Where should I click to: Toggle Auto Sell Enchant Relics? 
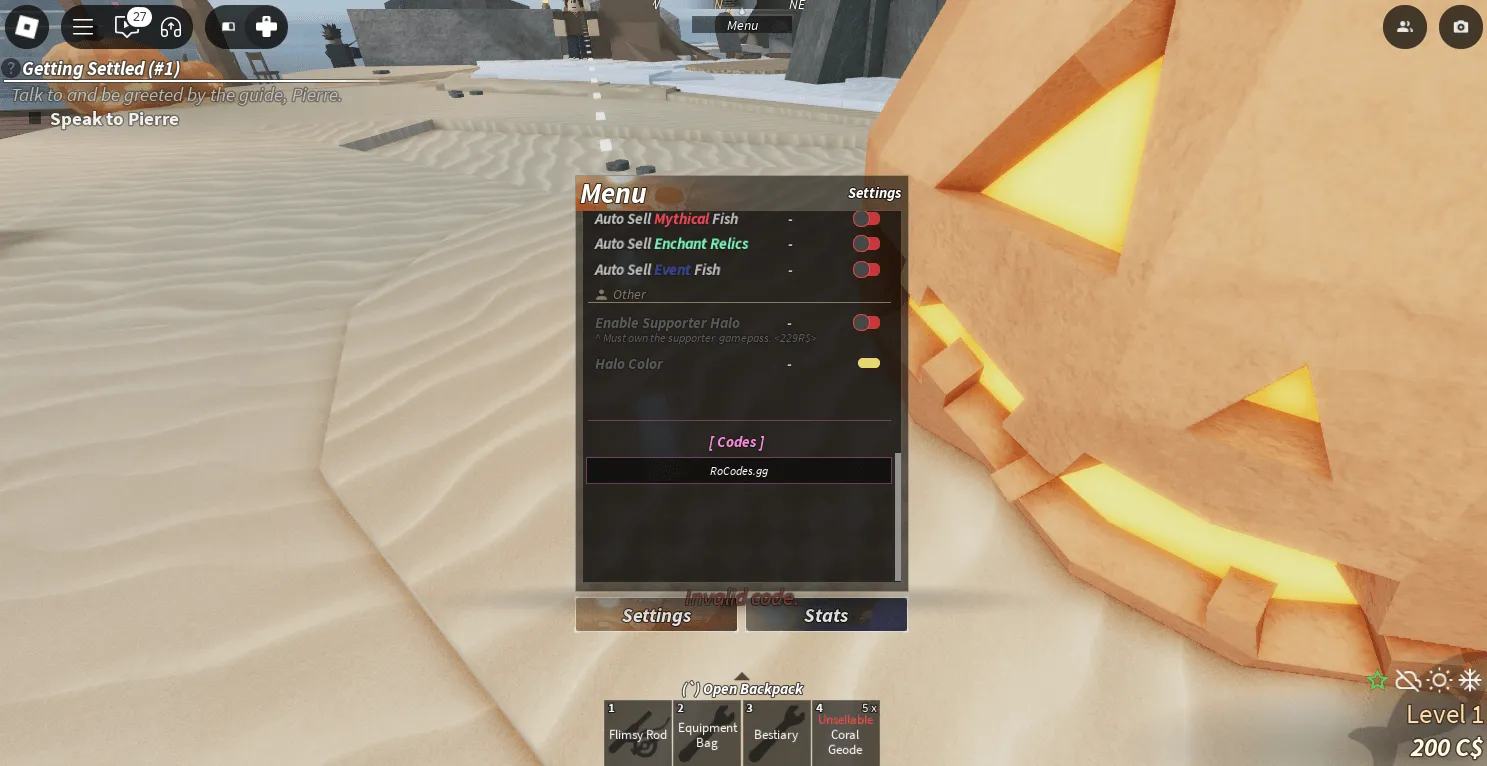tap(866, 244)
